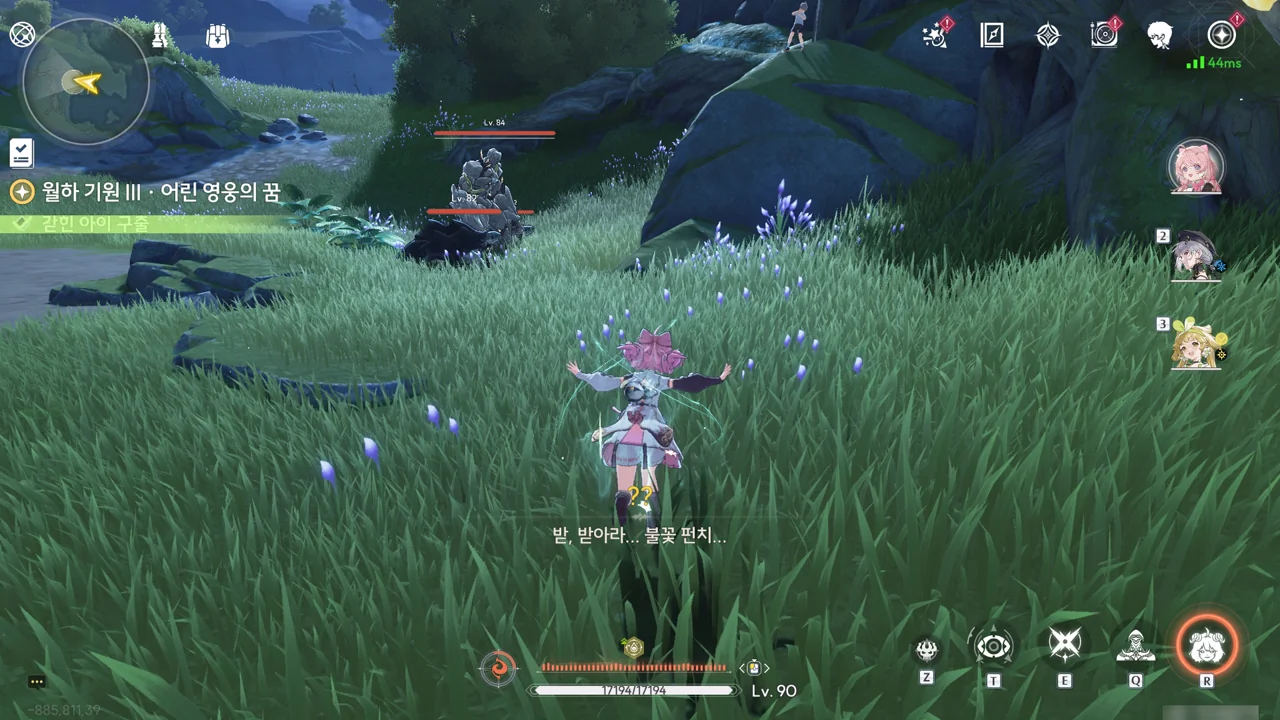
Task: Click the globe icon beside the minimap
Action: pyautogui.click(x=22, y=36)
